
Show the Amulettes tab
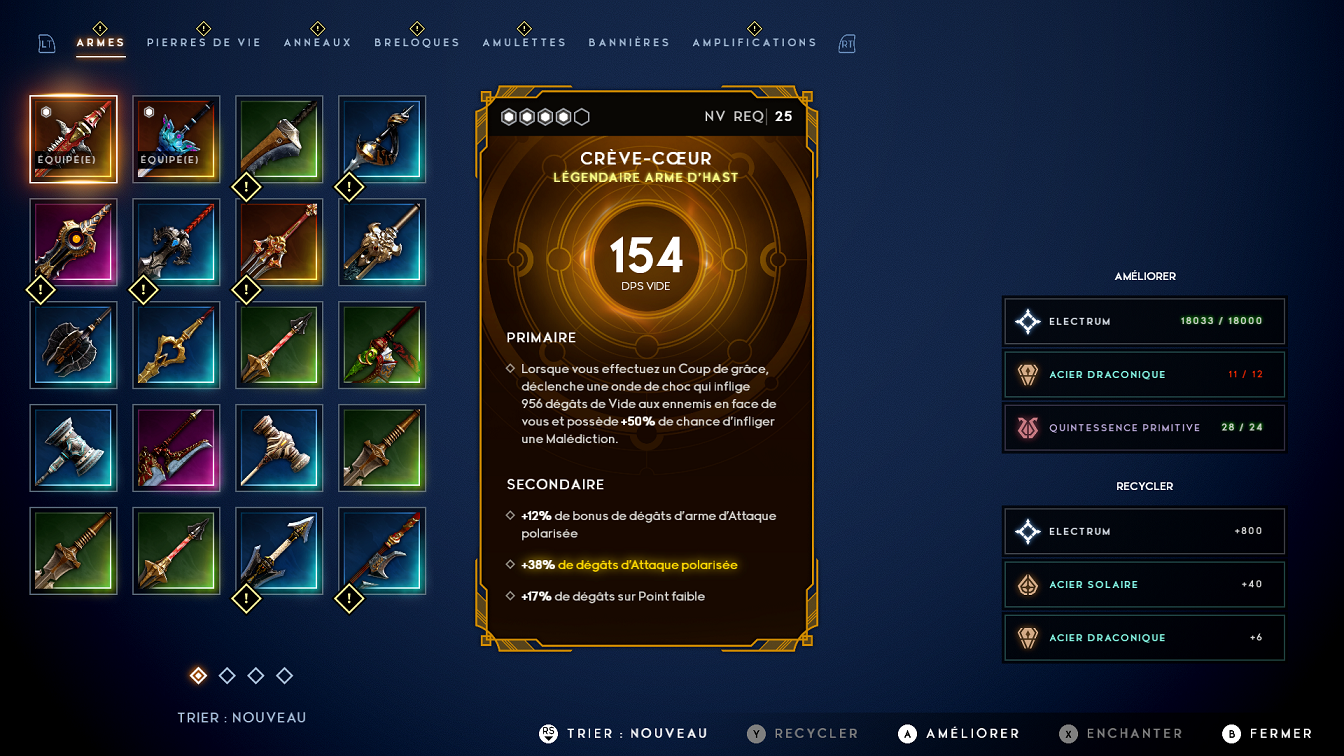click(524, 43)
